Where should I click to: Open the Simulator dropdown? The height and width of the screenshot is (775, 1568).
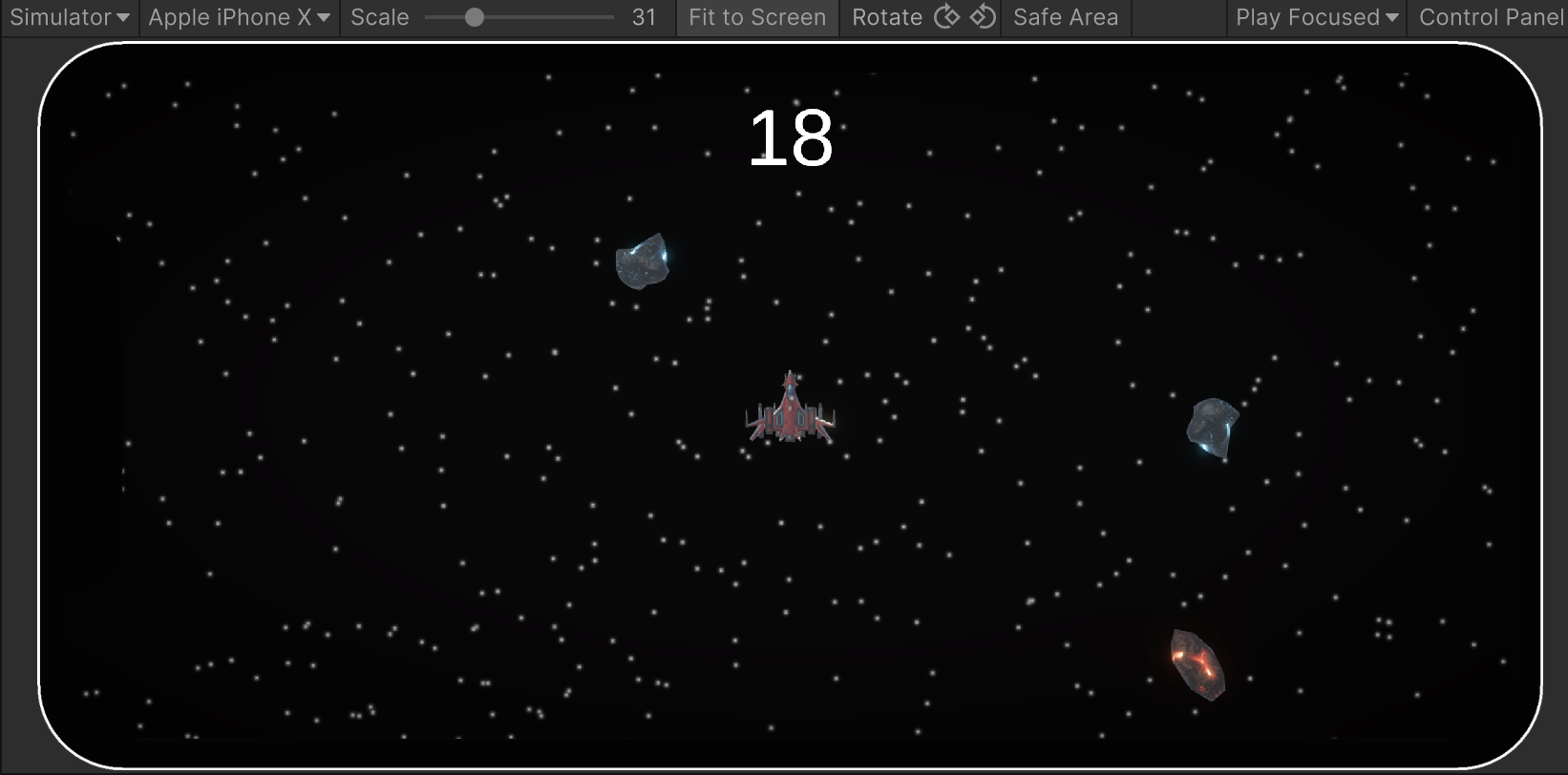point(69,16)
